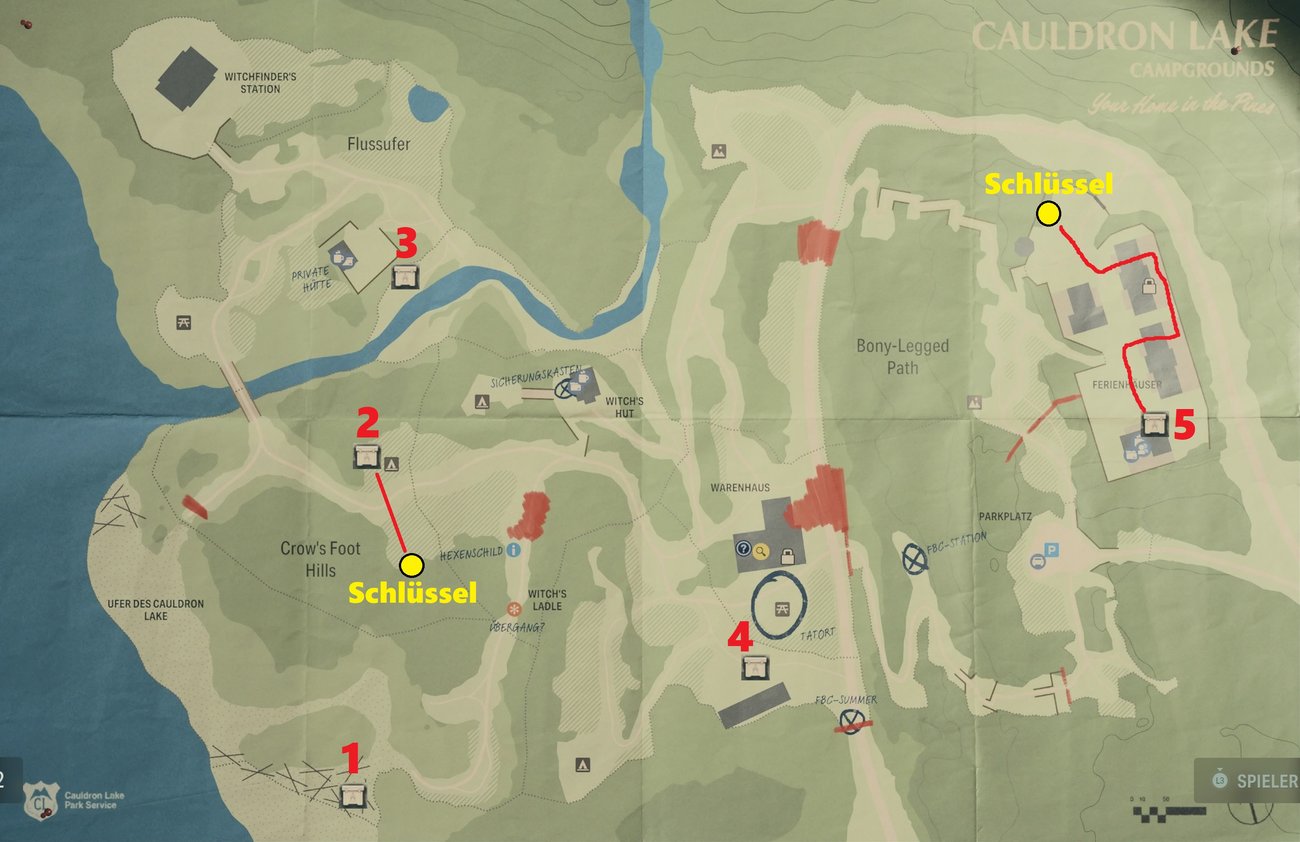Image resolution: width=1300 pixels, height=842 pixels.
Task: Click the padlock icon on the Ferienhäuser building
Action: [1147, 289]
